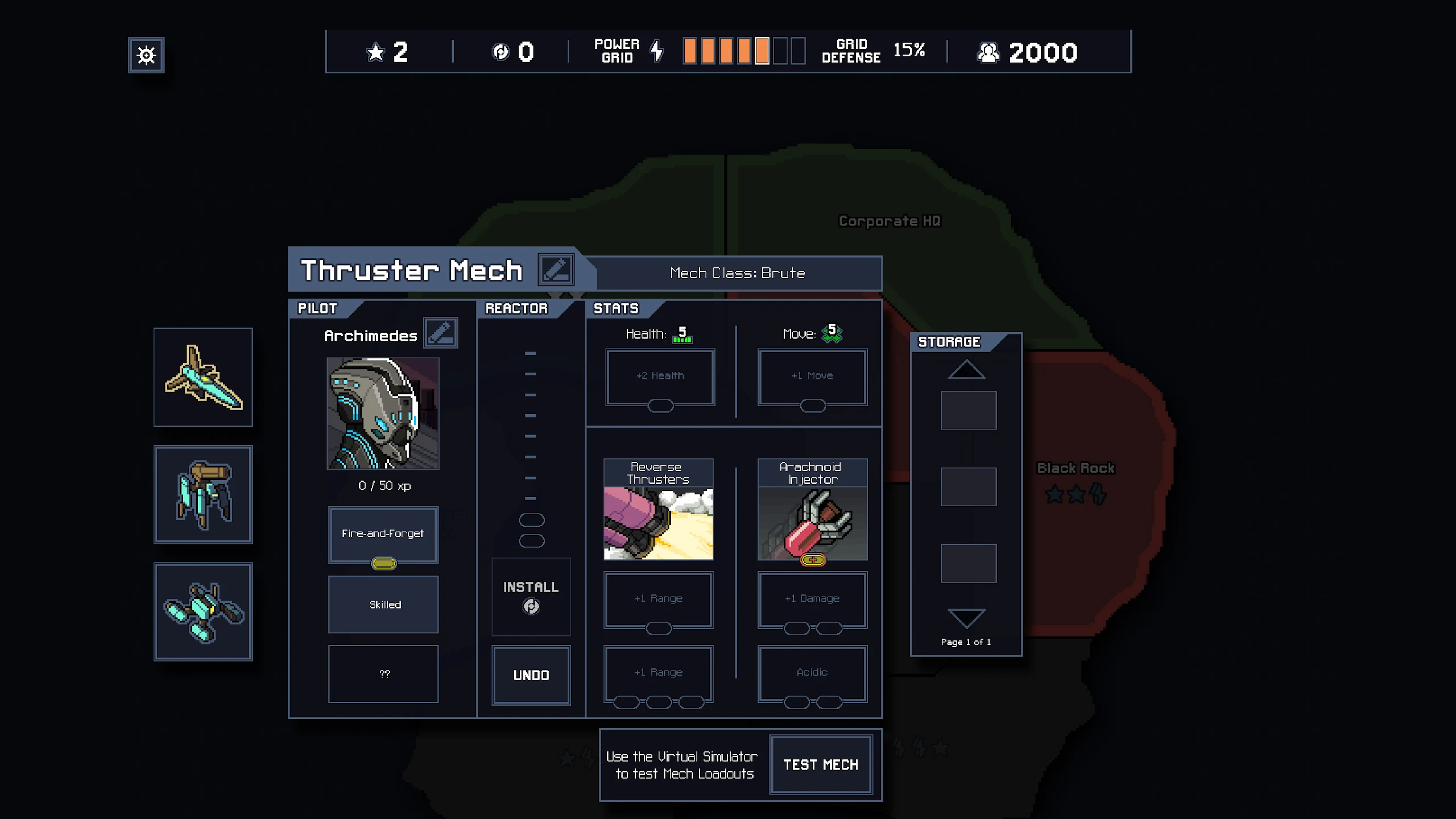Select the Fire-and-Forget pilot skill
The image size is (1456, 819).
point(383,533)
